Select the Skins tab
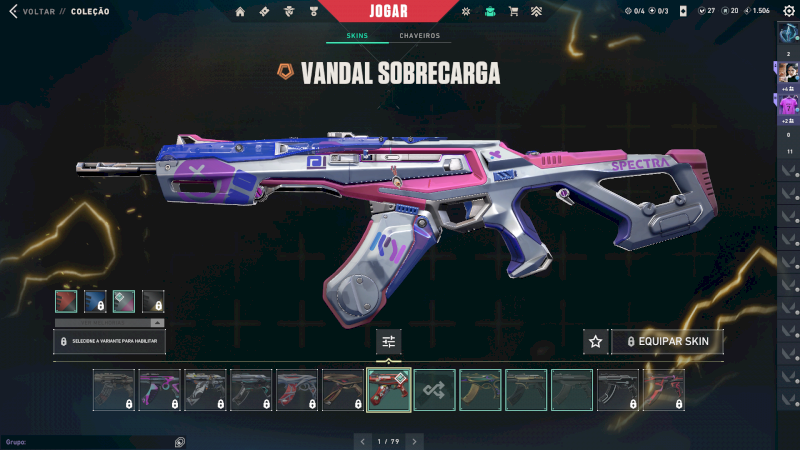 [357, 36]
